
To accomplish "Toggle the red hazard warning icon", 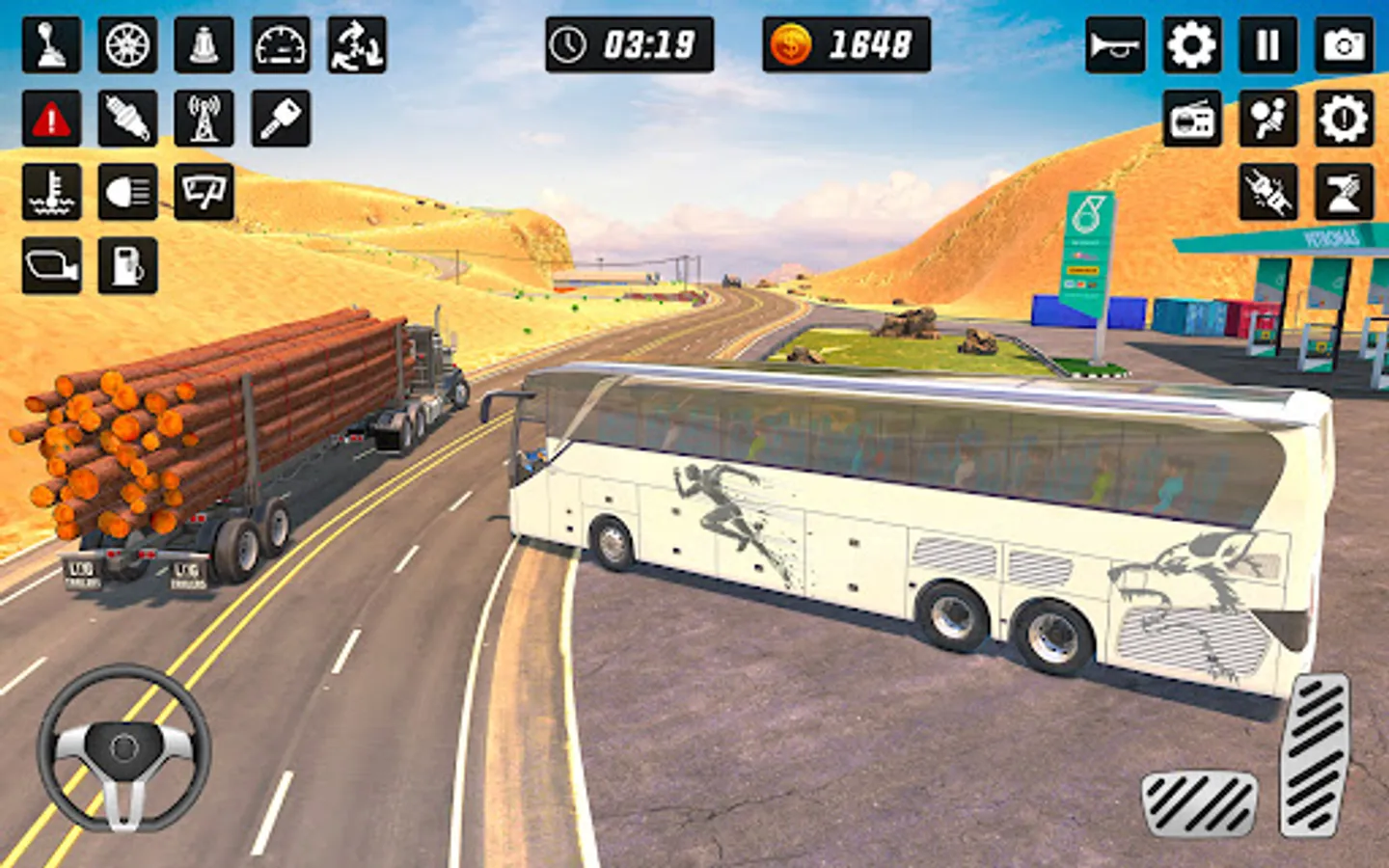I will 51,120.
